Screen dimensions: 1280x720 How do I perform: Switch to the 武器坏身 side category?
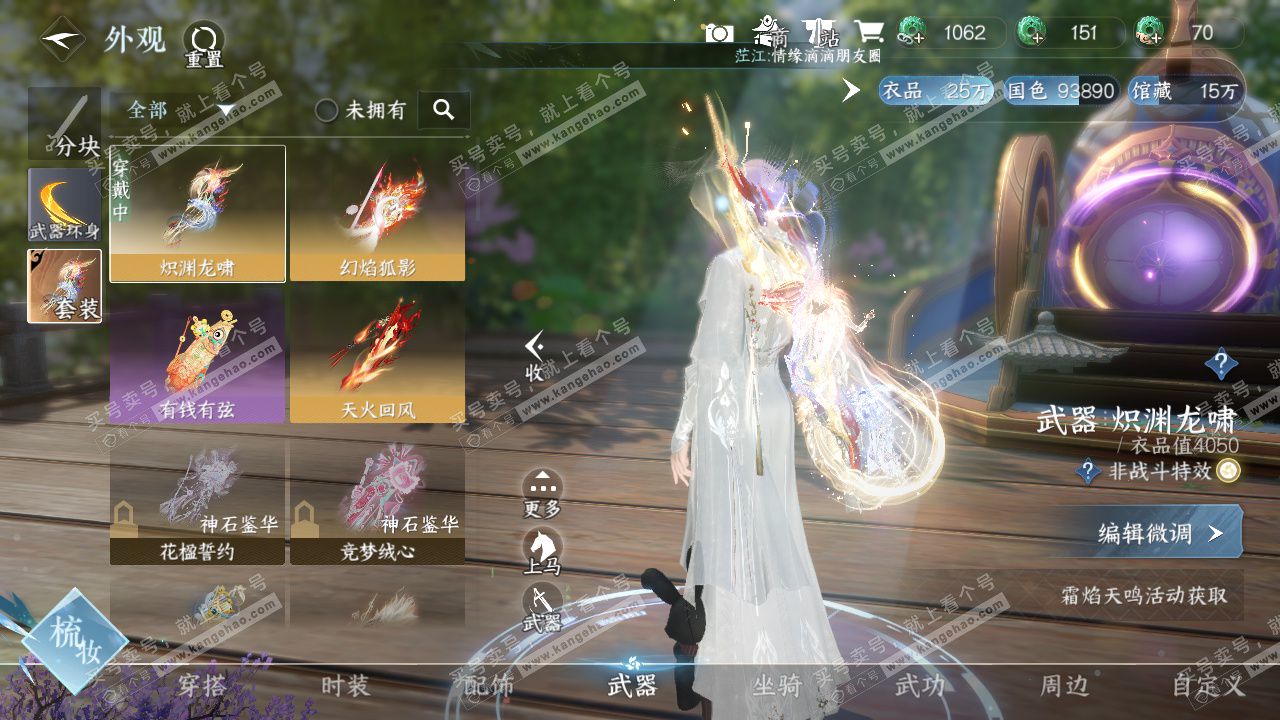point(64,205)
